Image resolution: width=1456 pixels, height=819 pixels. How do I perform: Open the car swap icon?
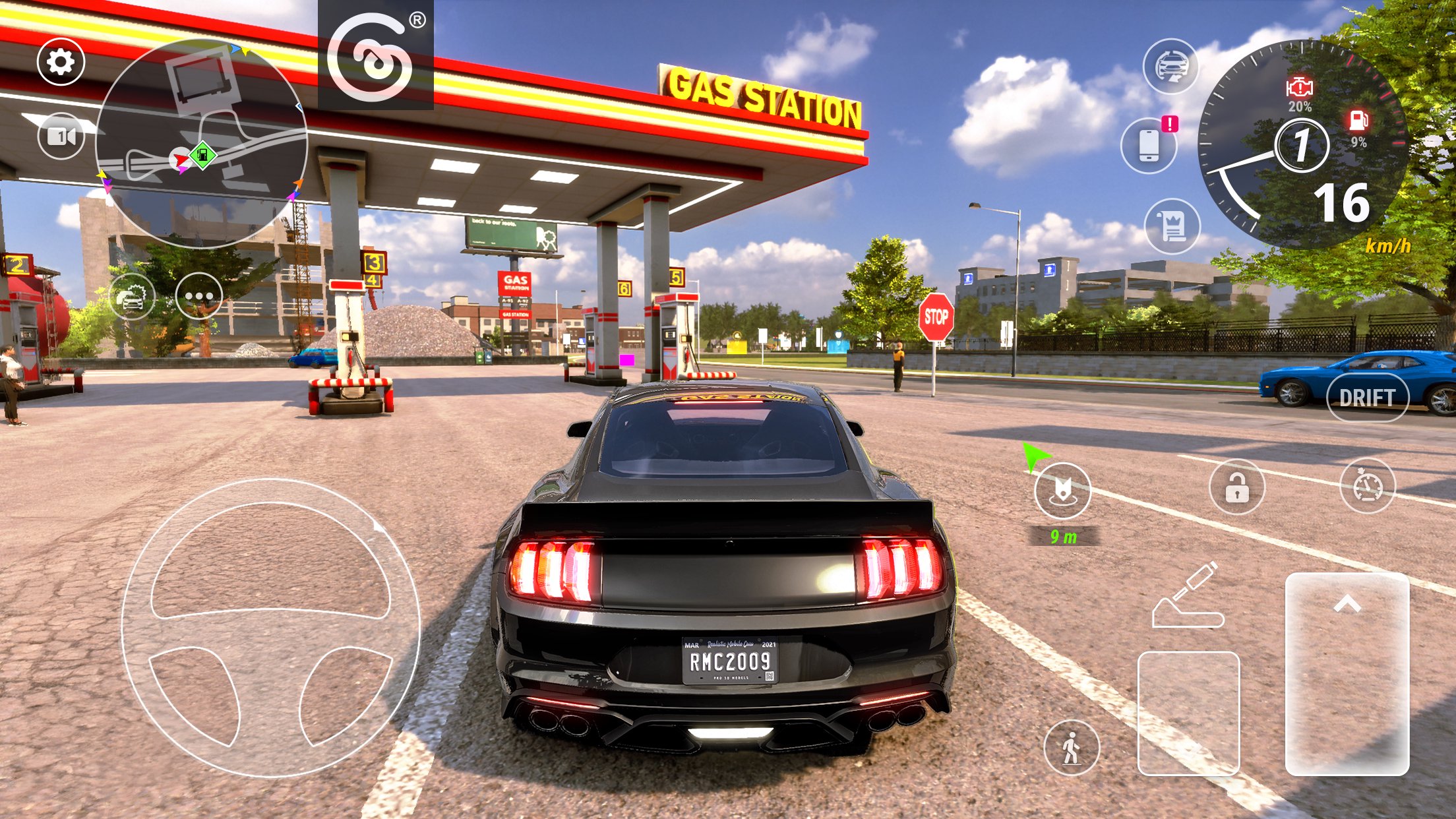(x=1170, y=67)
